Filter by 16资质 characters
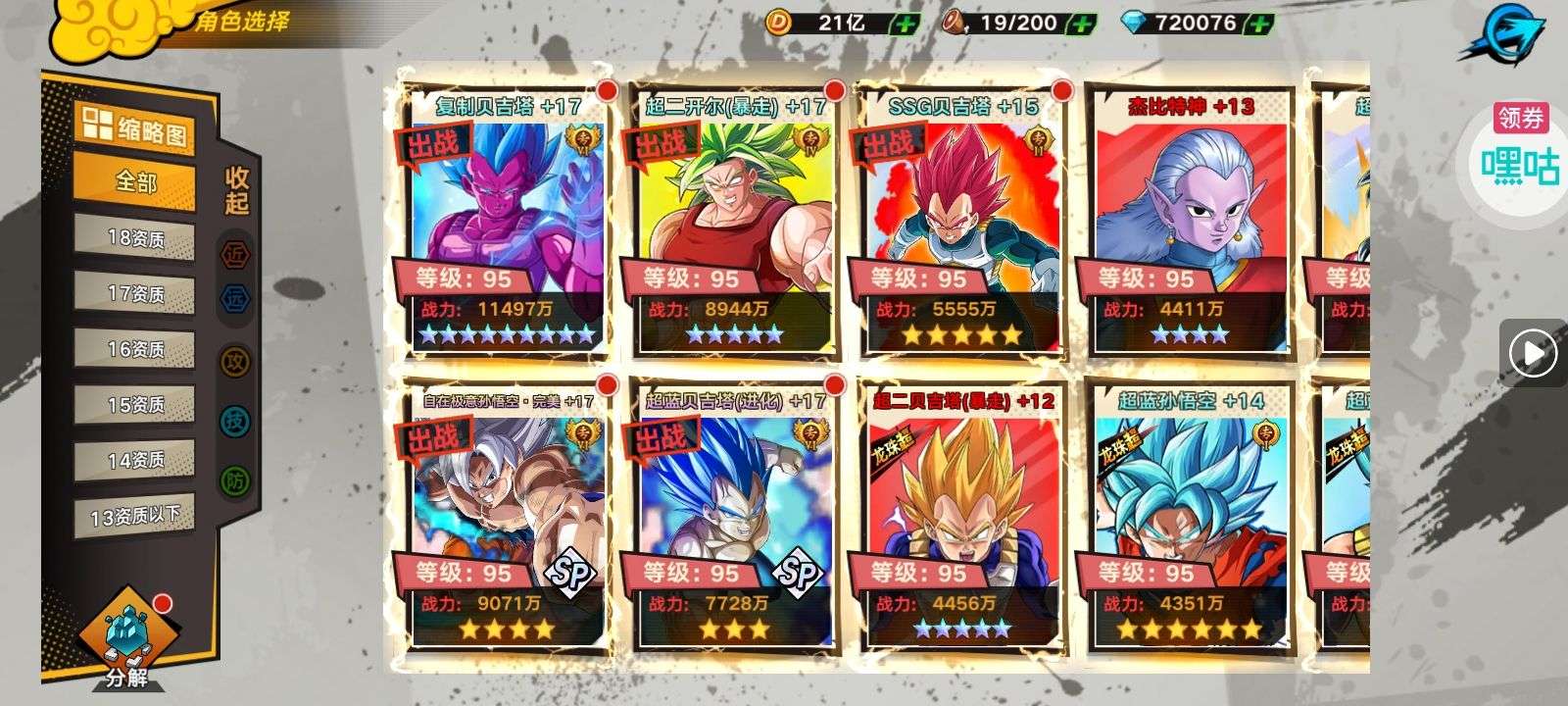Image resolution: width=1568 pixels, height=706 pixels. 135,349
